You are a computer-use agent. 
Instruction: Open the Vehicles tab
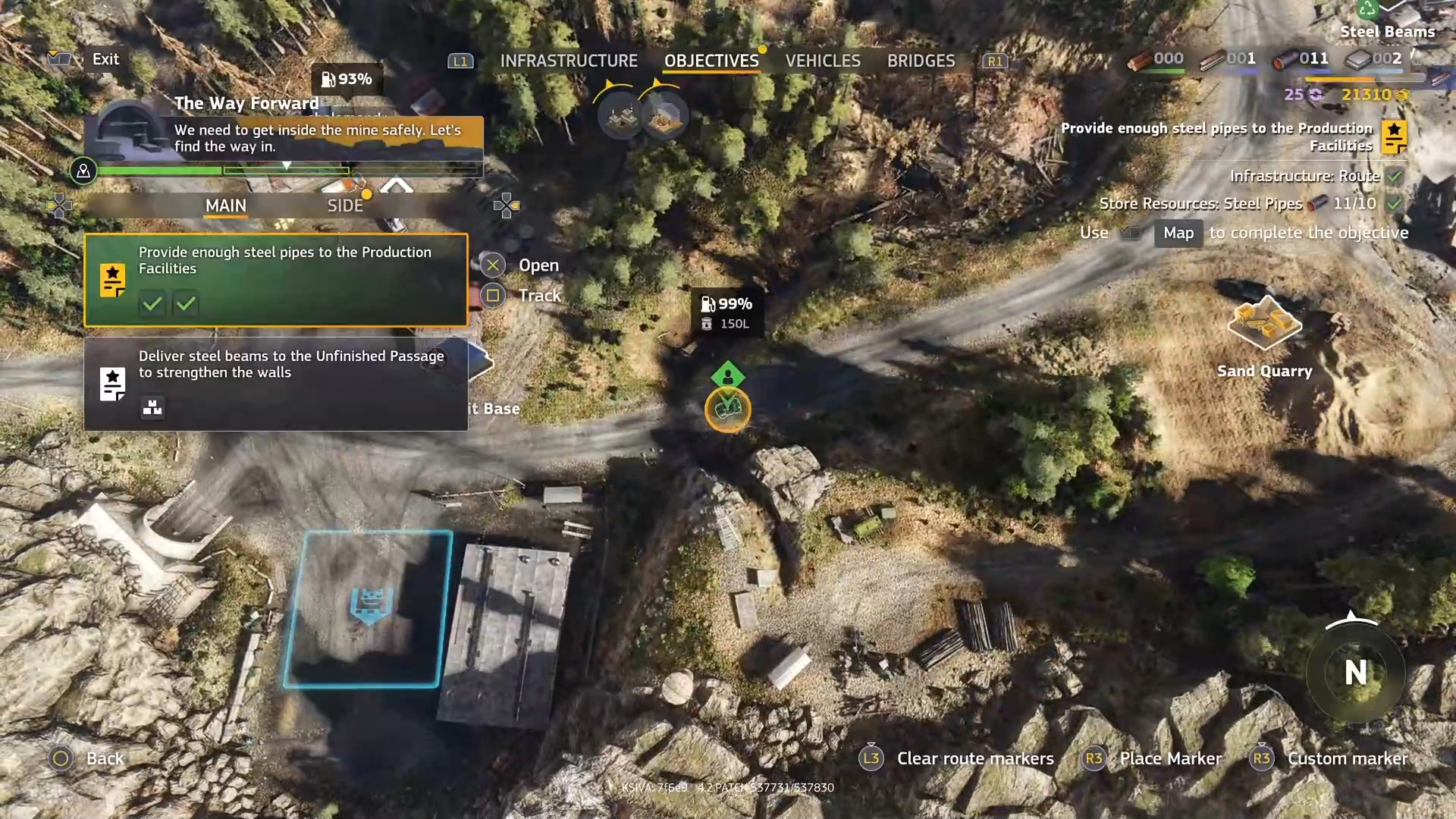(823, 61)
